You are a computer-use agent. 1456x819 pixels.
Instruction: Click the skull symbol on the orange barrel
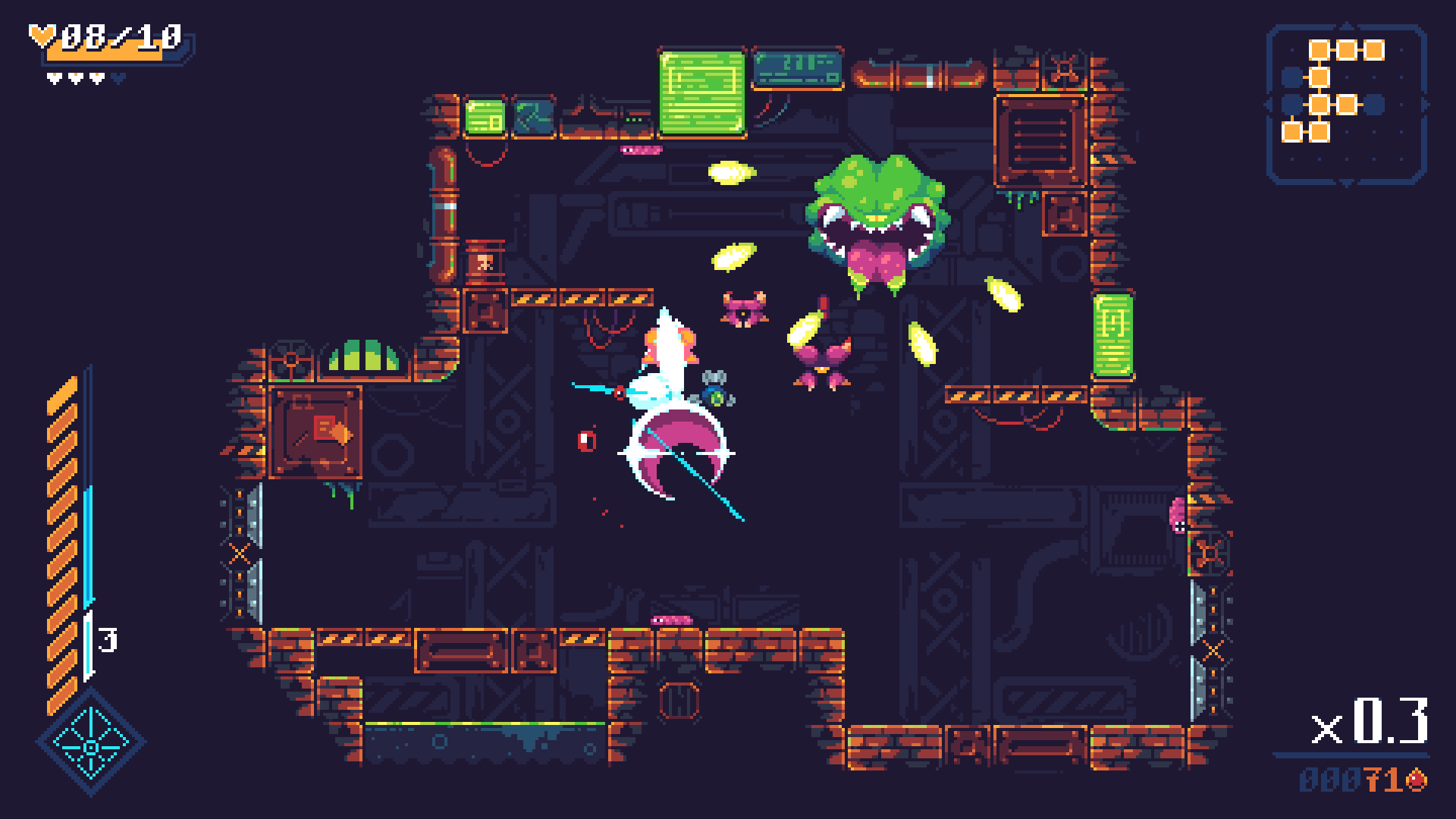[x=484, y=260]
